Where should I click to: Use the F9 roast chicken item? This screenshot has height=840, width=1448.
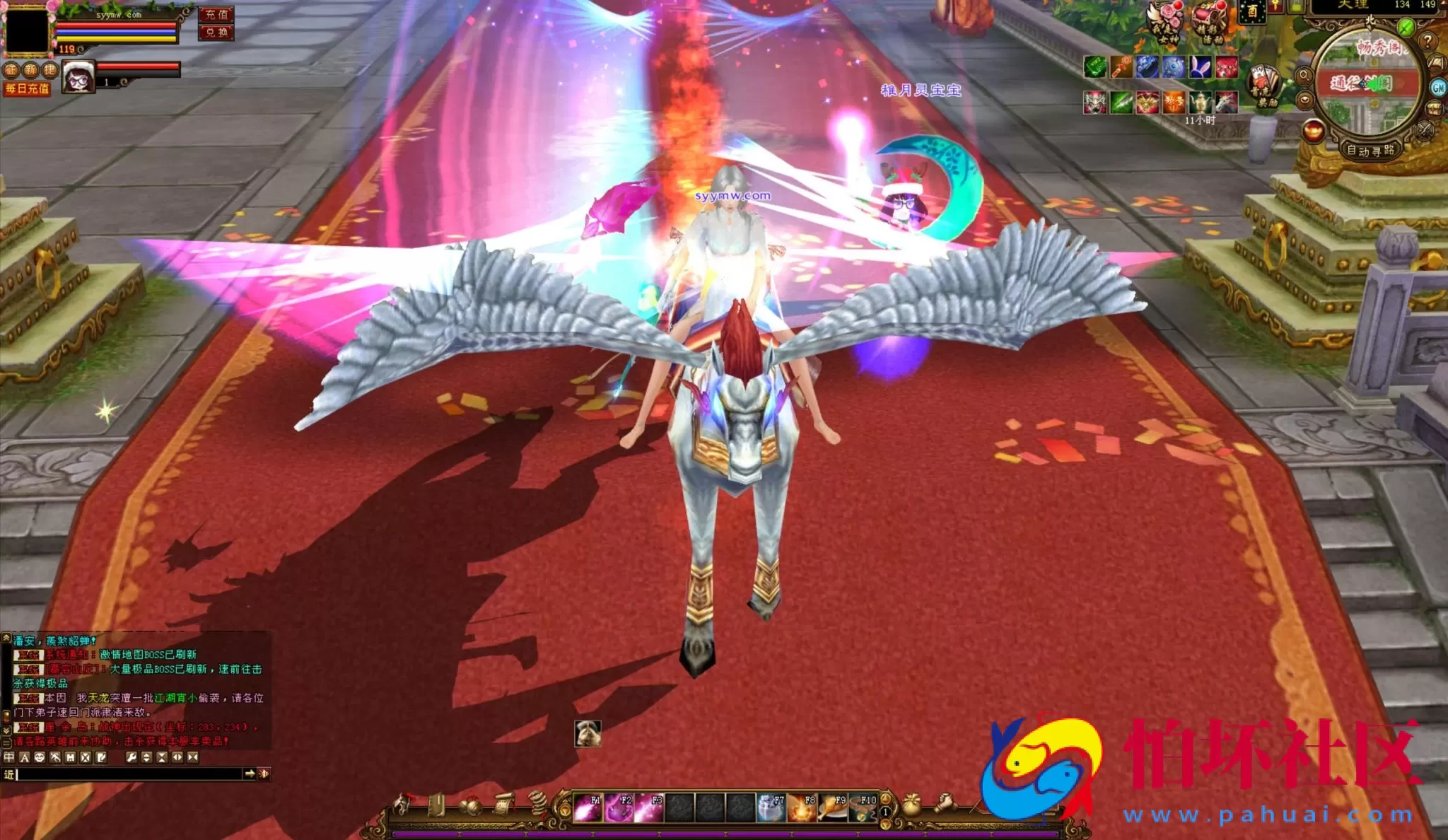coord(832,808)
